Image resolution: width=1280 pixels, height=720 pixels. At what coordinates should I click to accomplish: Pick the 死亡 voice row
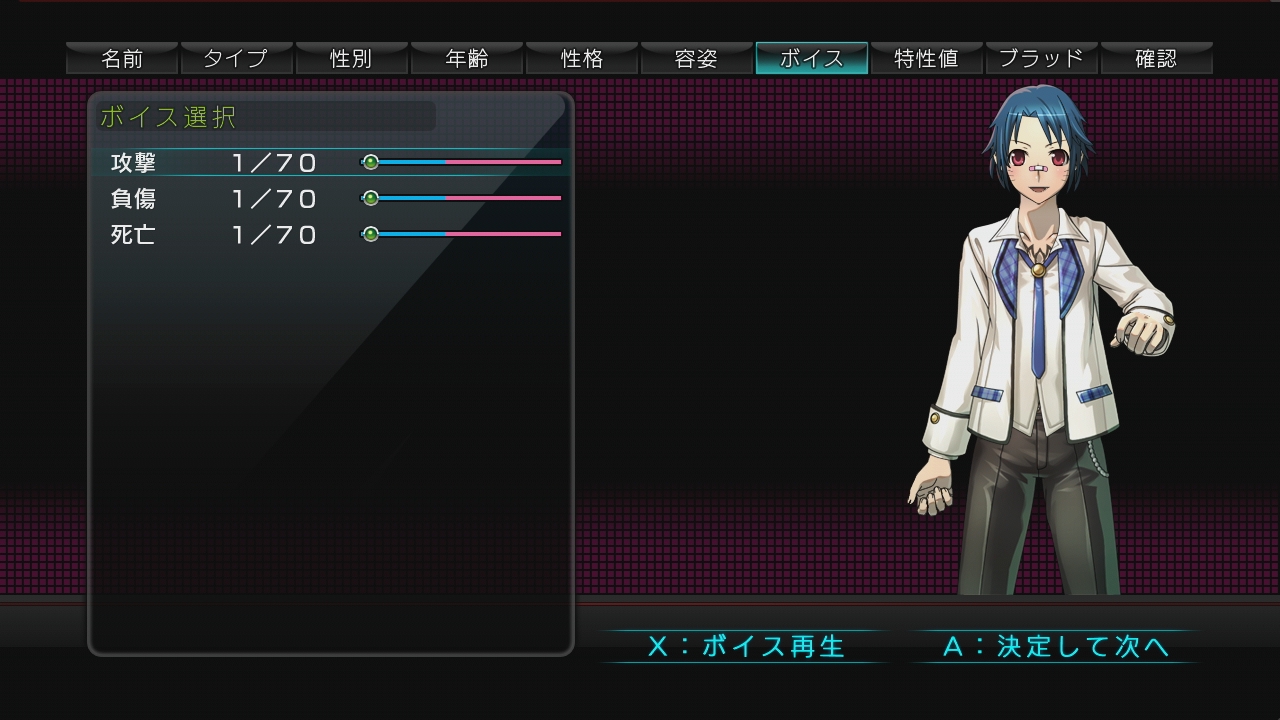(134, 235)
